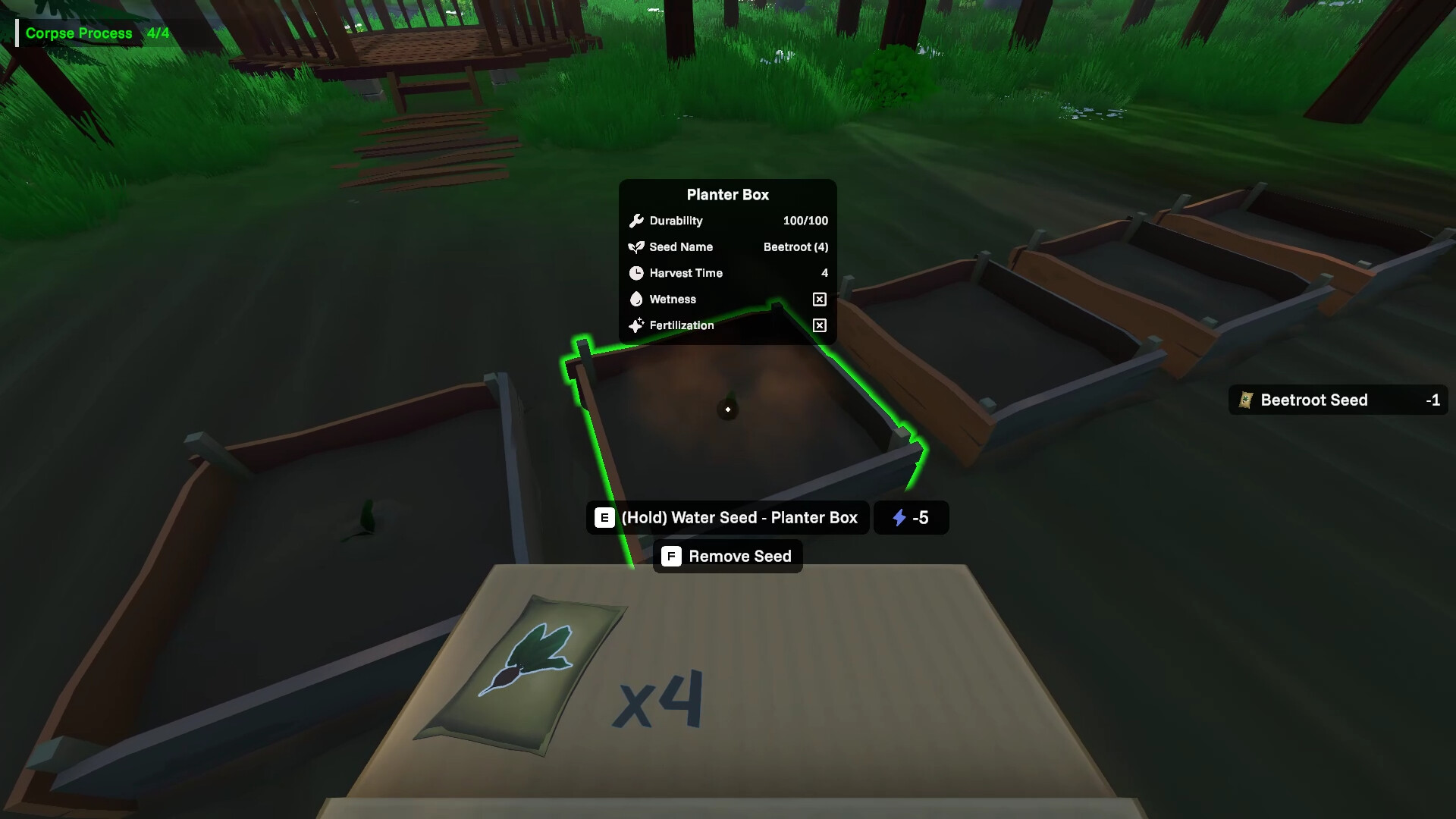Viewport: 1456px width, 819px height.
Task: Enable wetness on the Planter Box
Action: pos(819,300)
